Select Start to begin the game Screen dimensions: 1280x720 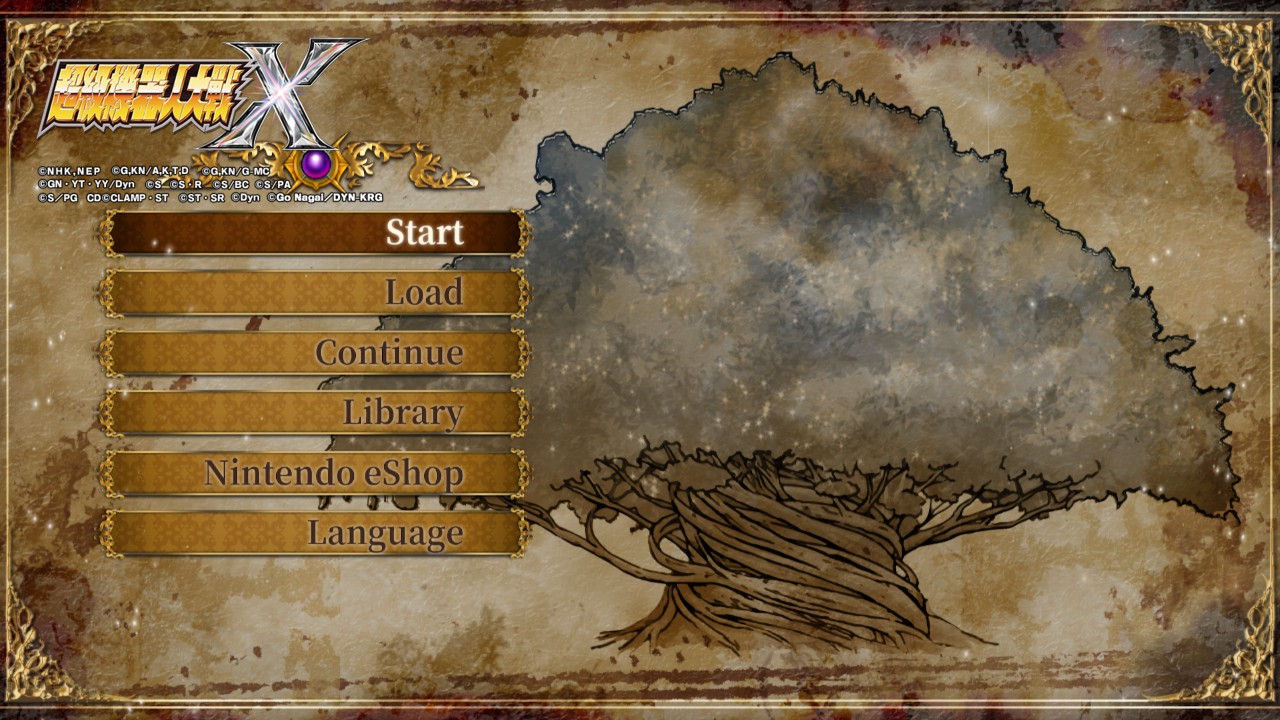point(315,233)
